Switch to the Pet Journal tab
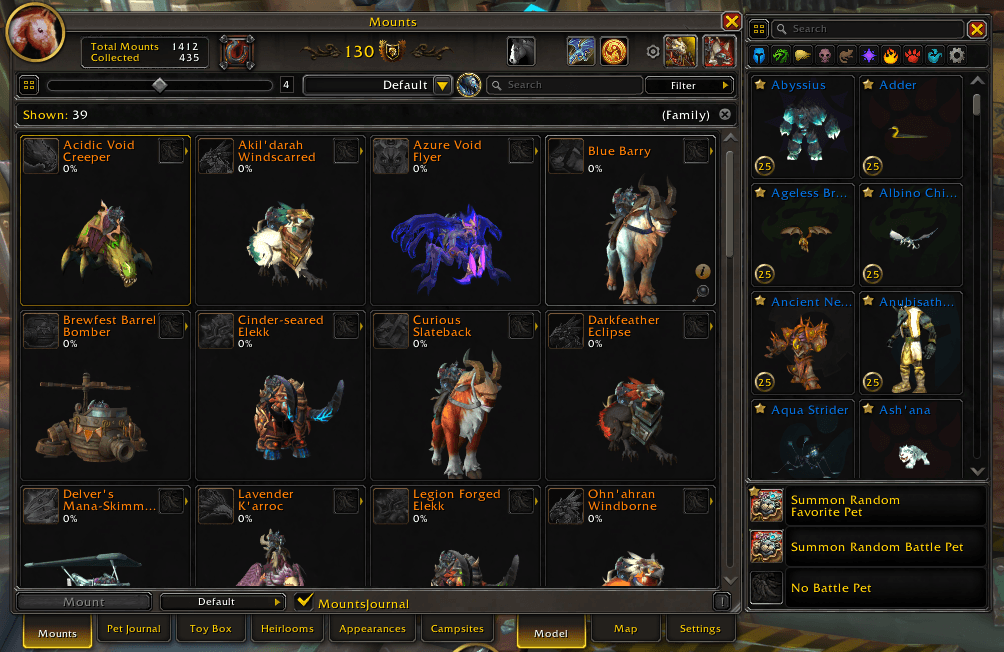This screenshot has height=652, width=1004. [x=134, y=629]
